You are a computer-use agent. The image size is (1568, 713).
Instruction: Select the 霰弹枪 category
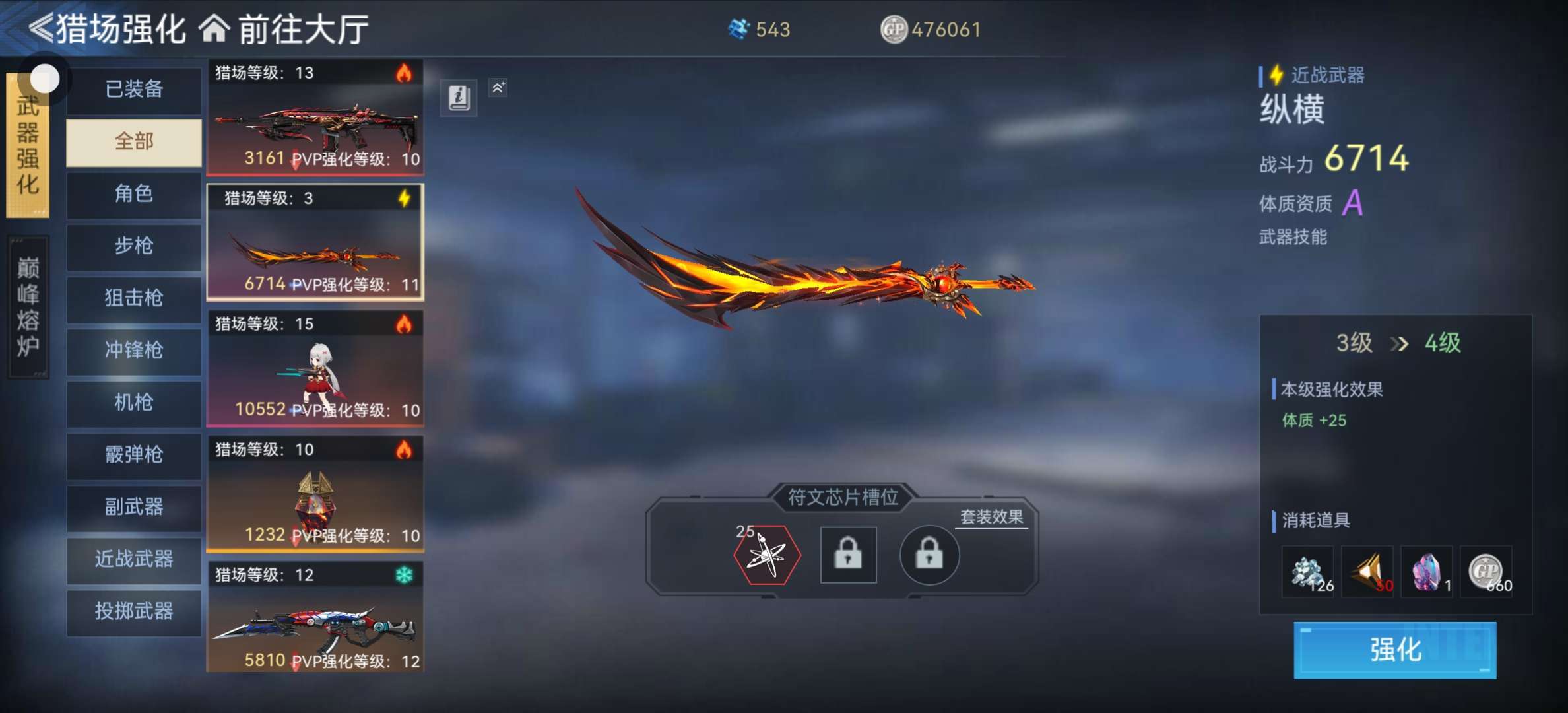pos(134,454)
